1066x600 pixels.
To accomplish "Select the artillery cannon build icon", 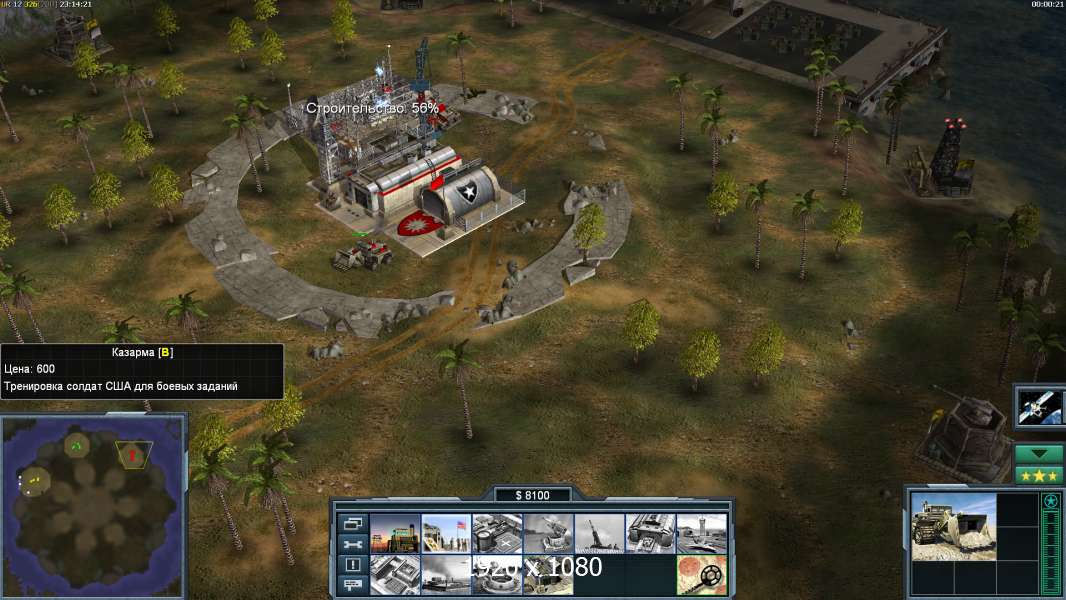I will point(548,533).
